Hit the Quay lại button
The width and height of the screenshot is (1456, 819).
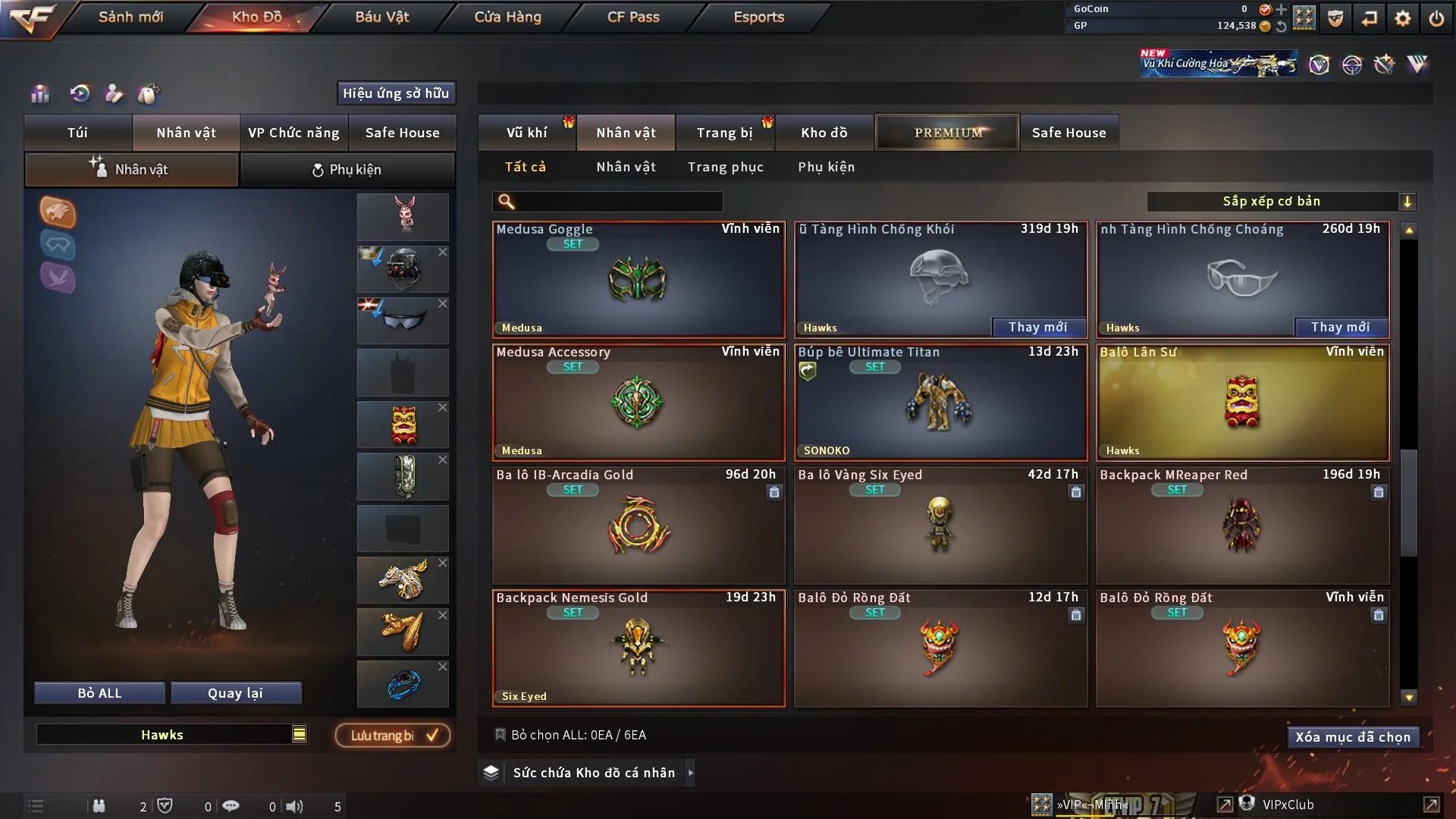[x=235, y=693]
